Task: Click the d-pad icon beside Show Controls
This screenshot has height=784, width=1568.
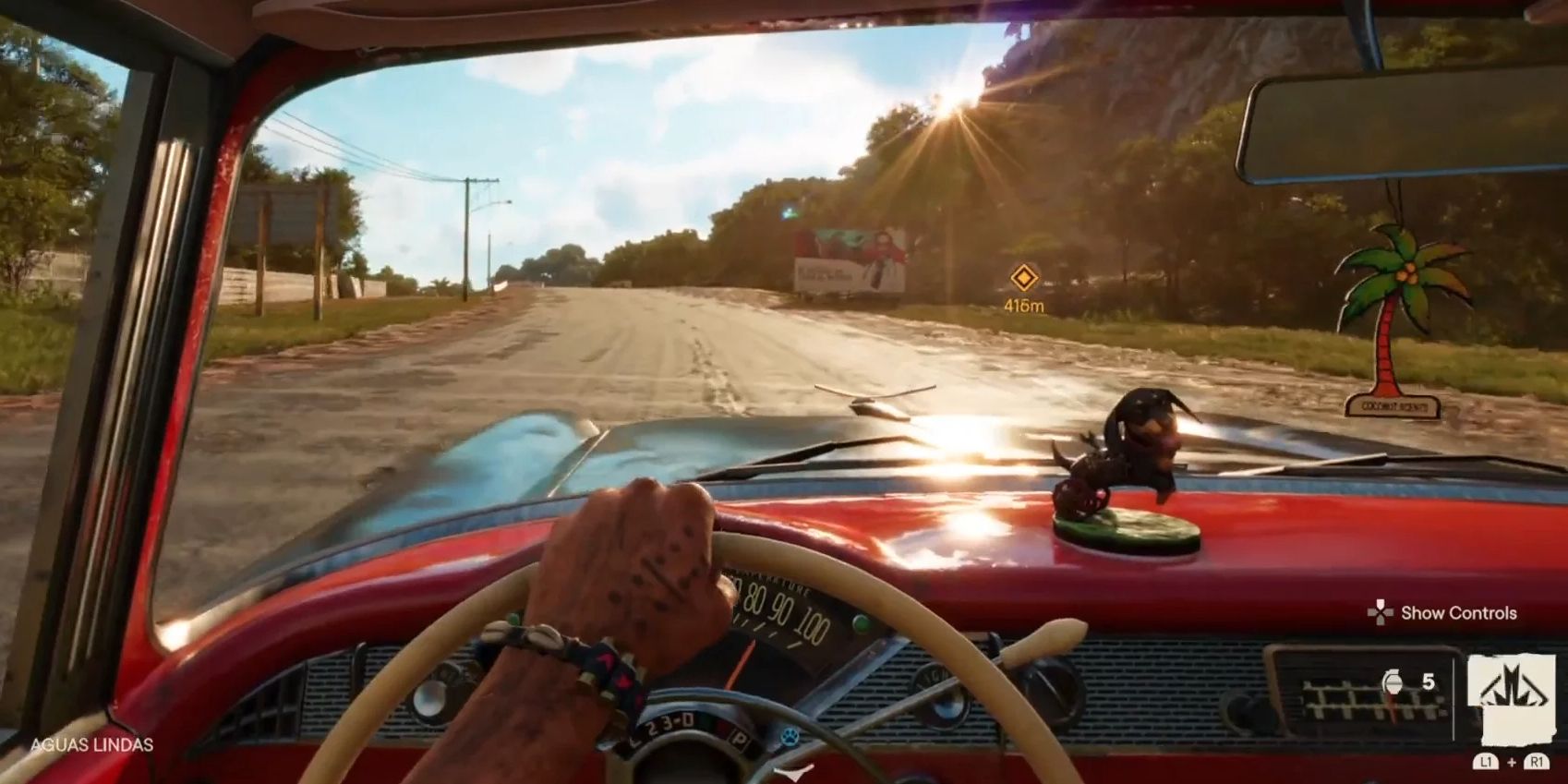Action: coord(1380,612)
